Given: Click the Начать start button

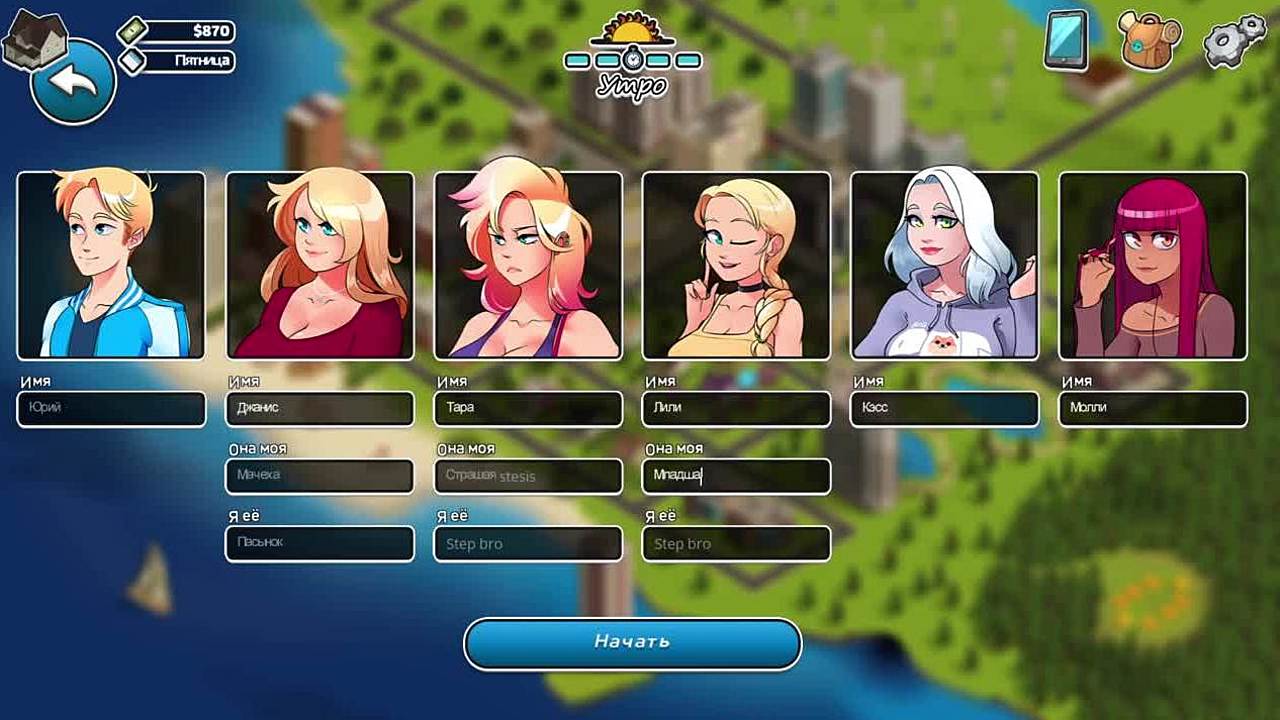Looking at the screenshot, I should point(632,643).
